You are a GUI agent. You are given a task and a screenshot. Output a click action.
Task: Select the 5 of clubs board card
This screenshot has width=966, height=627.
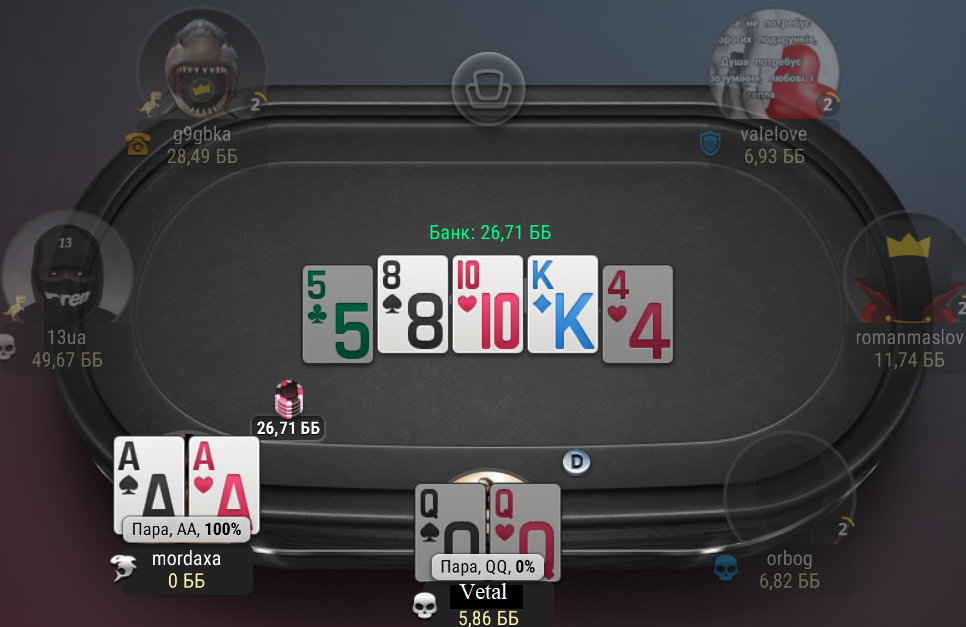point(338,314)
